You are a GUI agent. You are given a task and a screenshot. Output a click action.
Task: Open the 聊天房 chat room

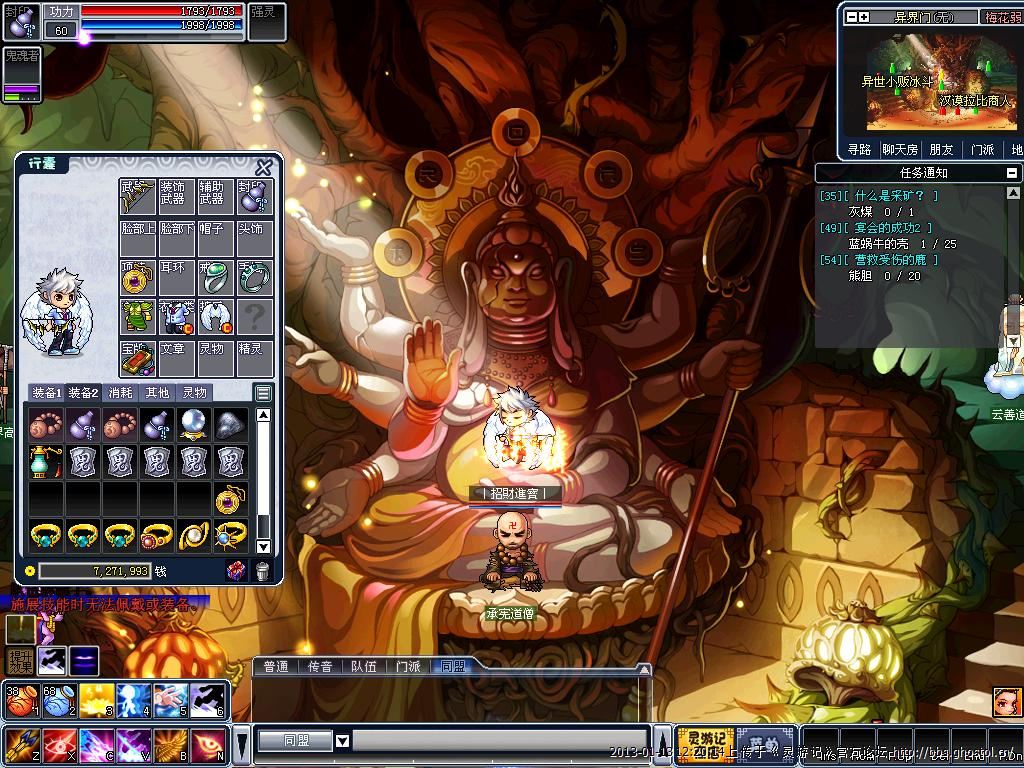point(899,150)
